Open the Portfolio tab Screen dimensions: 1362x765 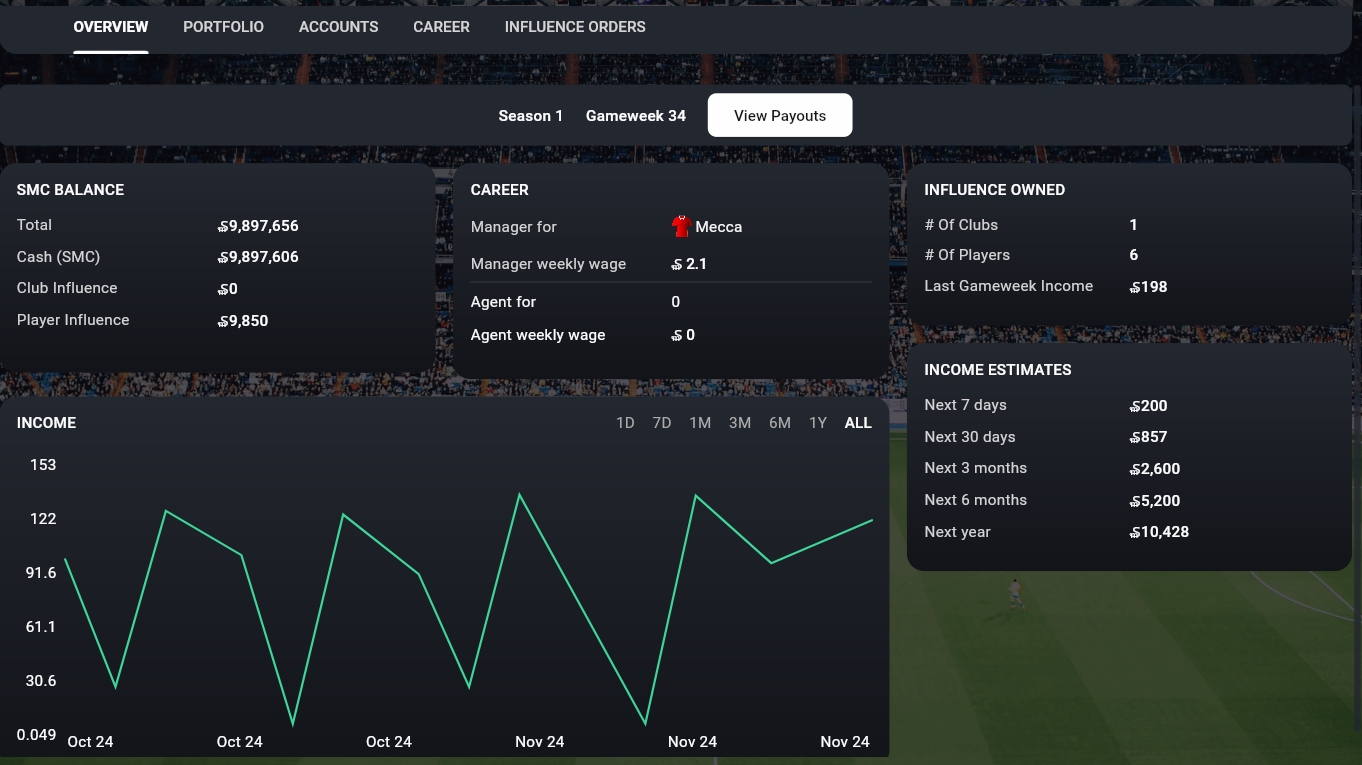[x=223, y=27]
